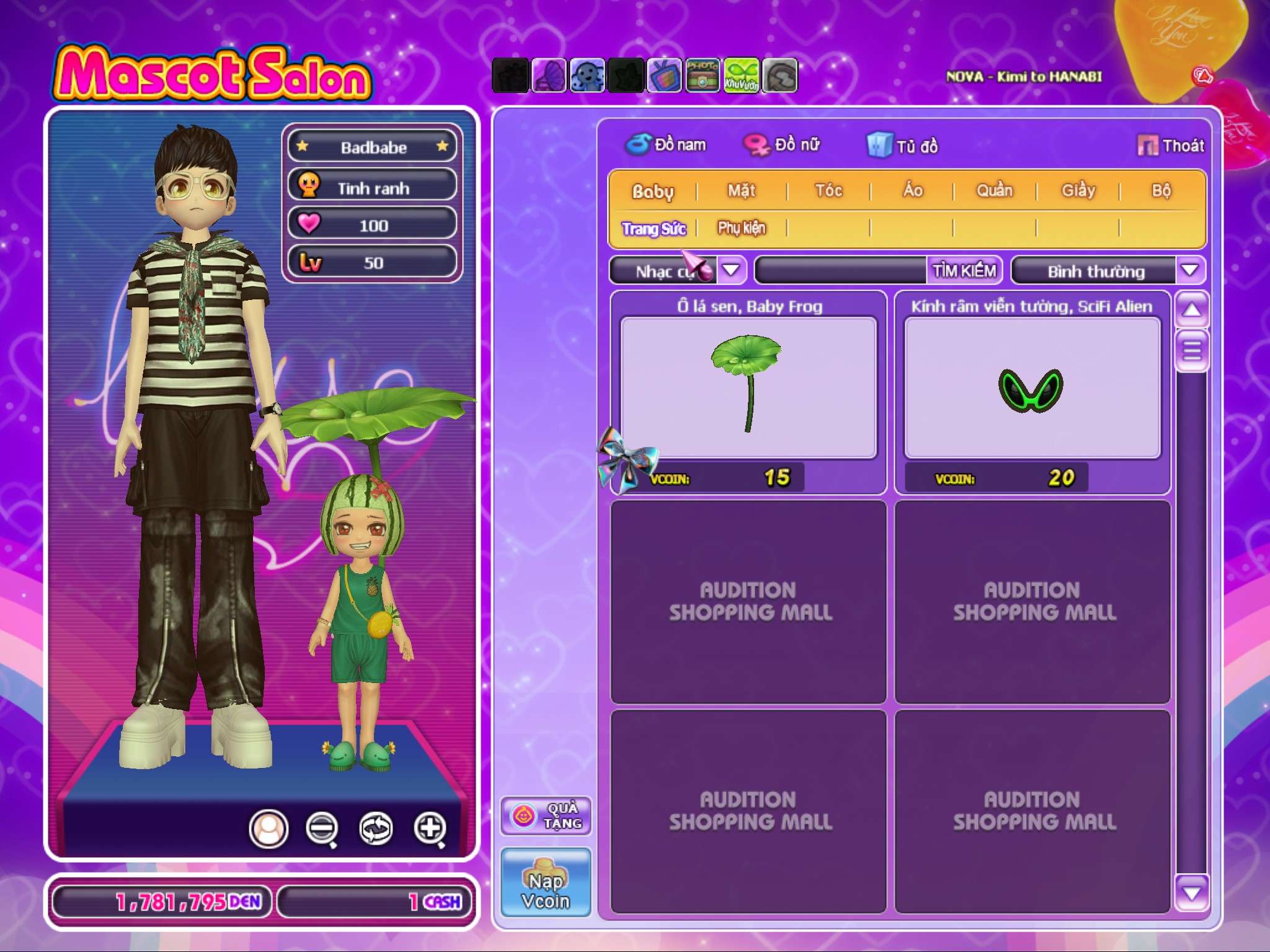Choose the Áo category tab
Viewport: 1270px width, 952px height.
pos(912,191)
